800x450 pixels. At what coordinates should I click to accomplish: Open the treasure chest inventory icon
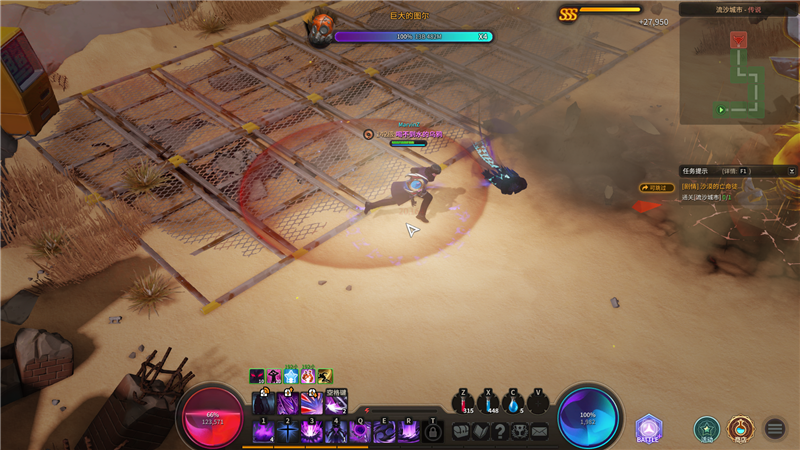462,431
